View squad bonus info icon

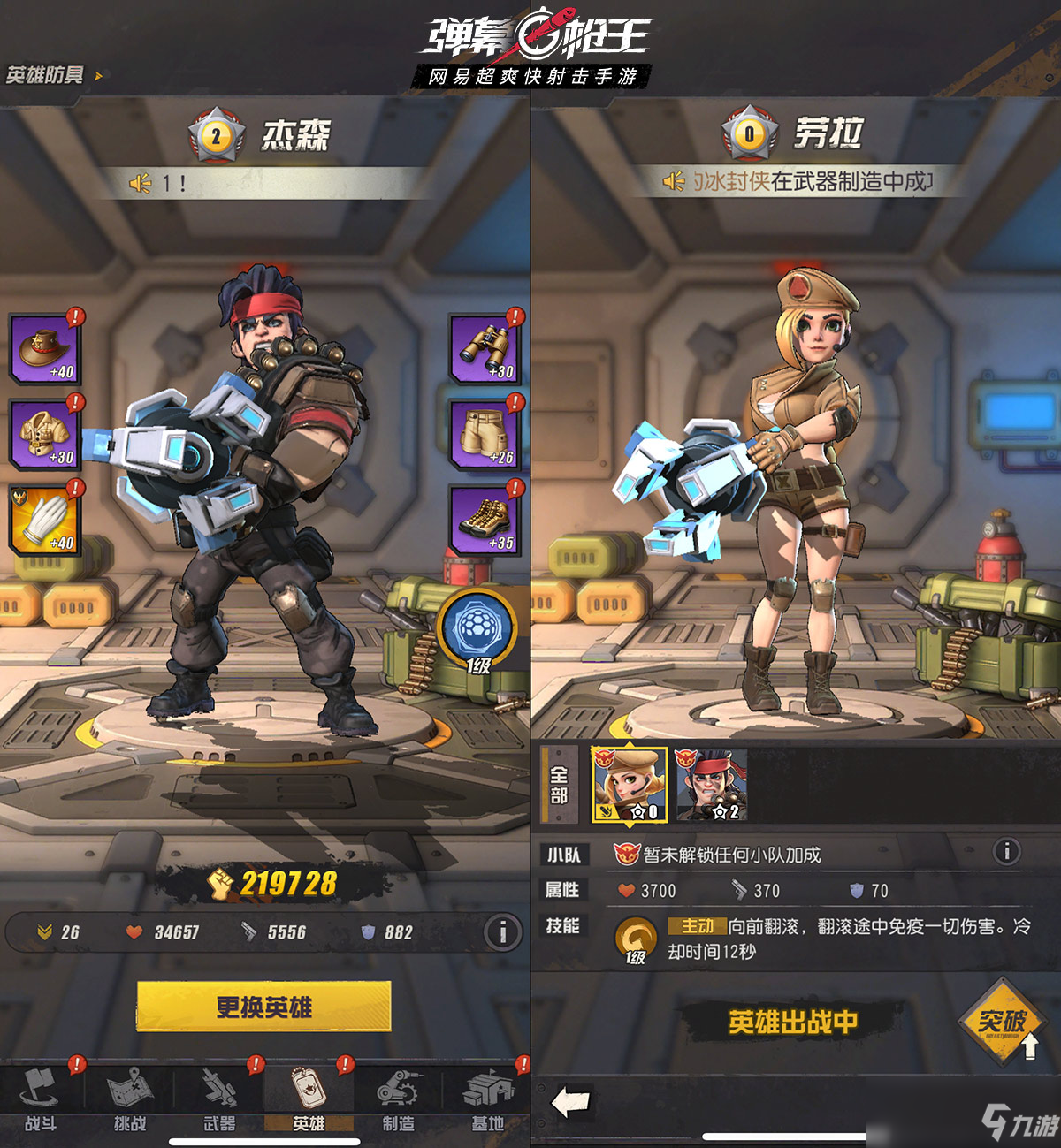coord(1006,852)
